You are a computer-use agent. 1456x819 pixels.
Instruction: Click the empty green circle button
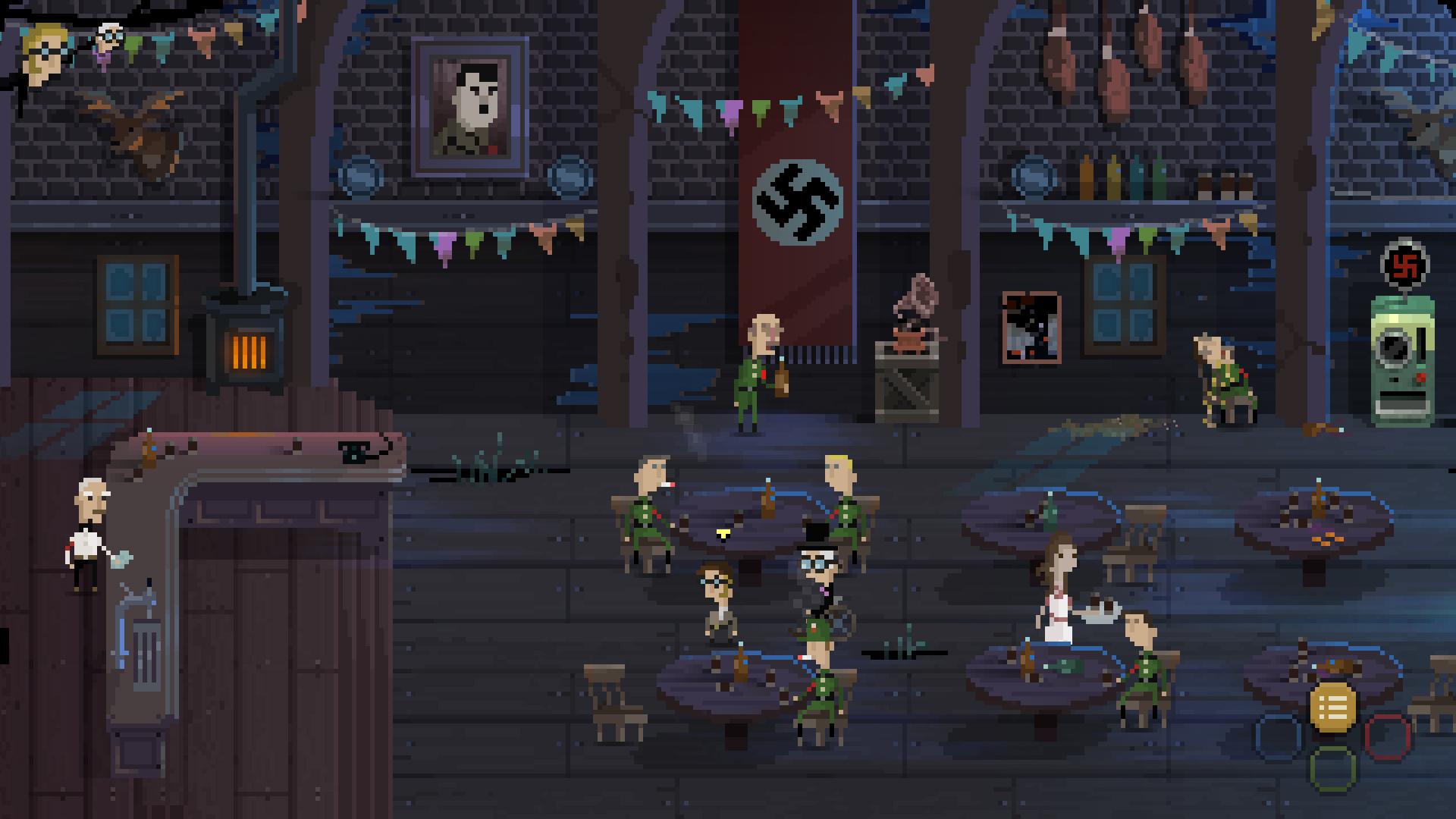click(x=1332, y=767)
